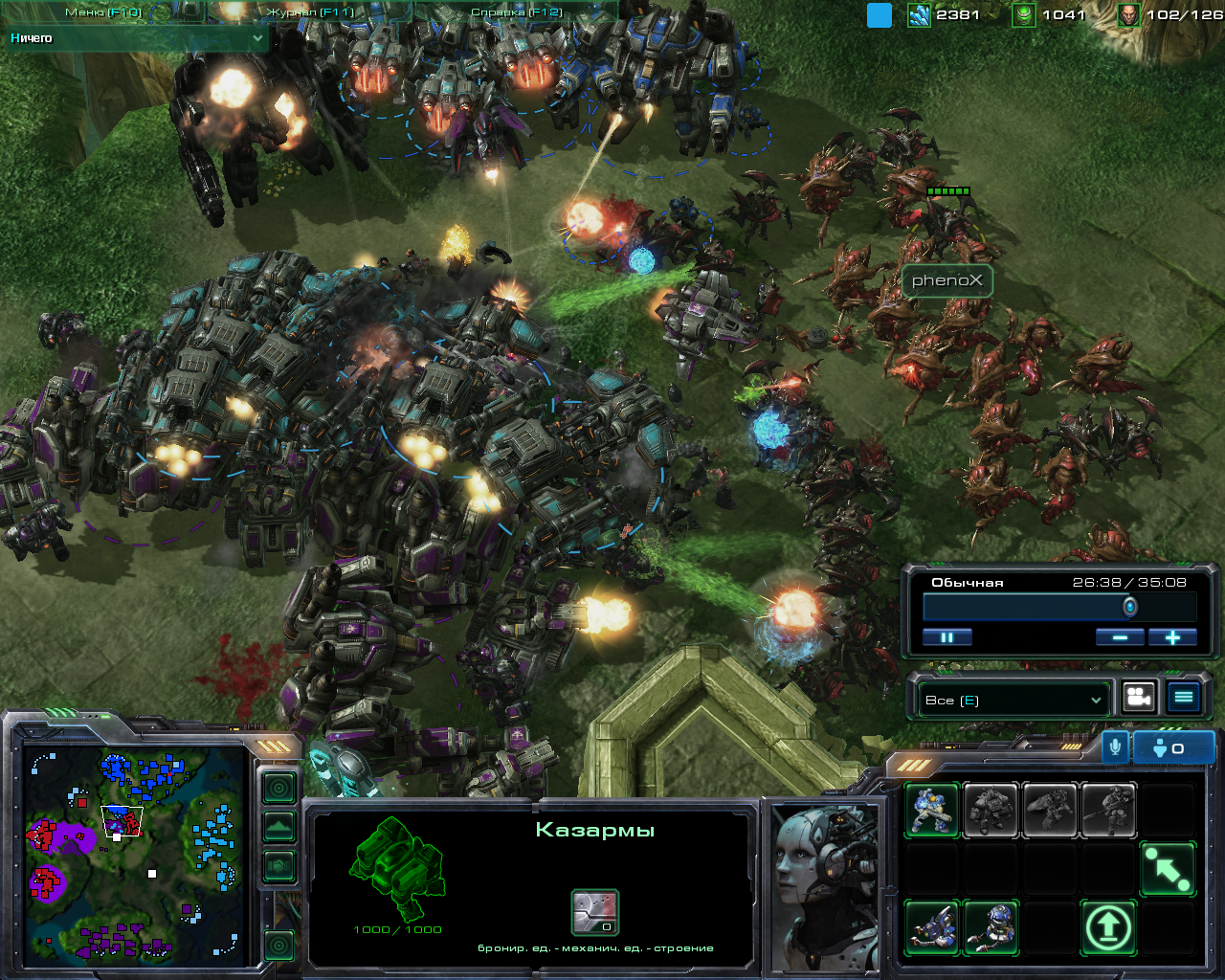Pause the replay playback

pyautogui.click(x=947, y=637)
